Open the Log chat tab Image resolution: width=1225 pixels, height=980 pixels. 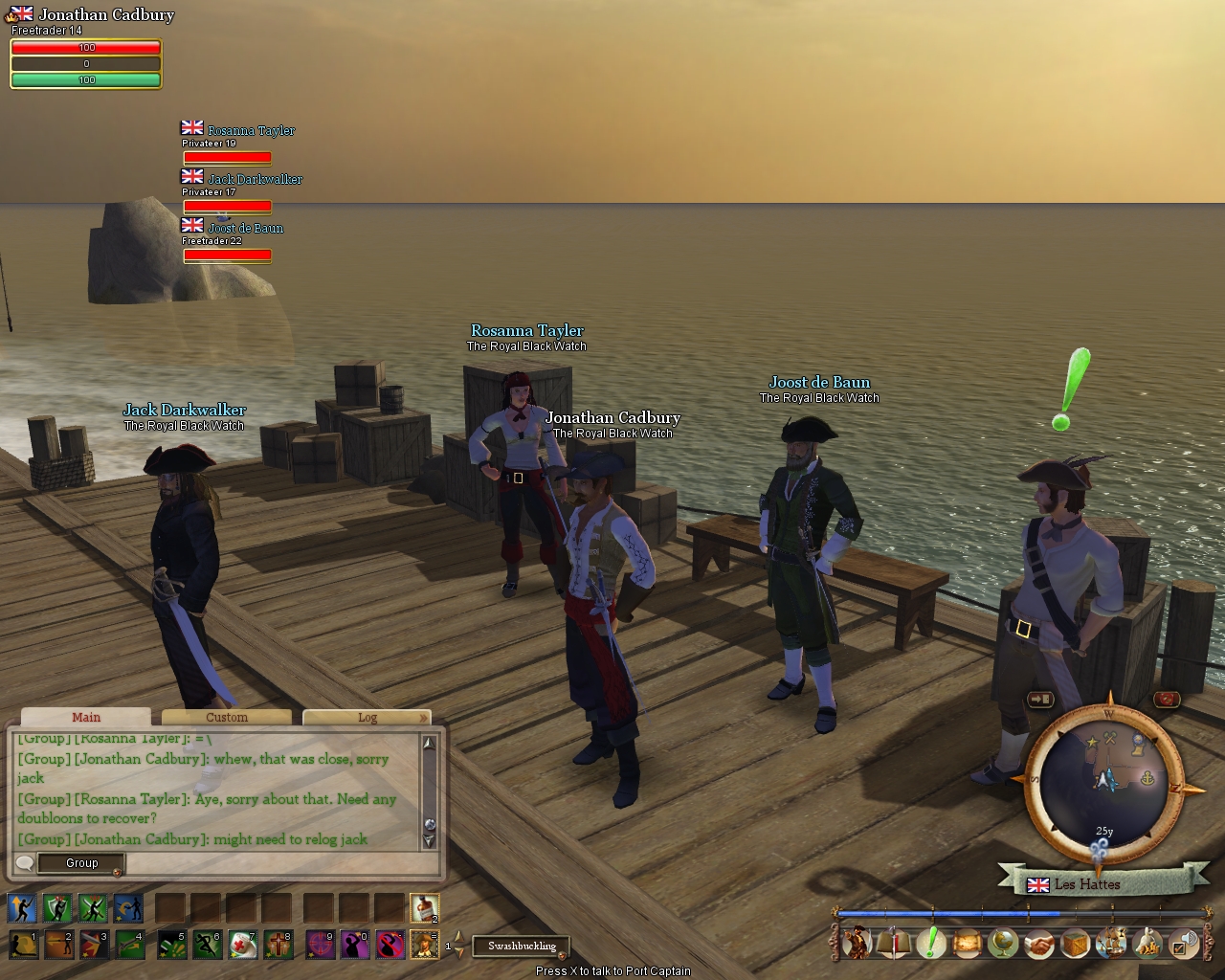[x=367, y=717]
